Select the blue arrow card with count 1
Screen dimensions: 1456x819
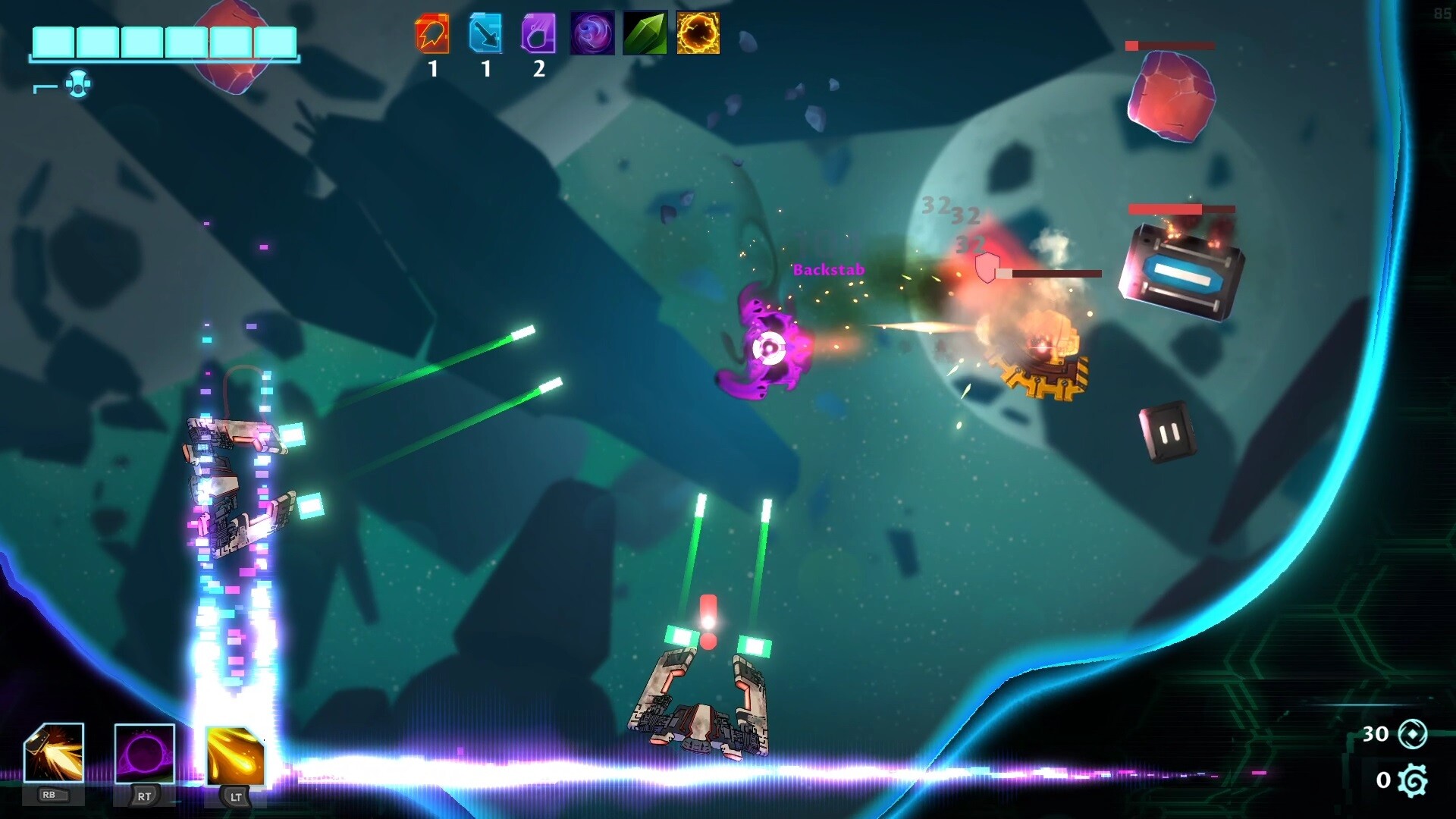(485, 35)
